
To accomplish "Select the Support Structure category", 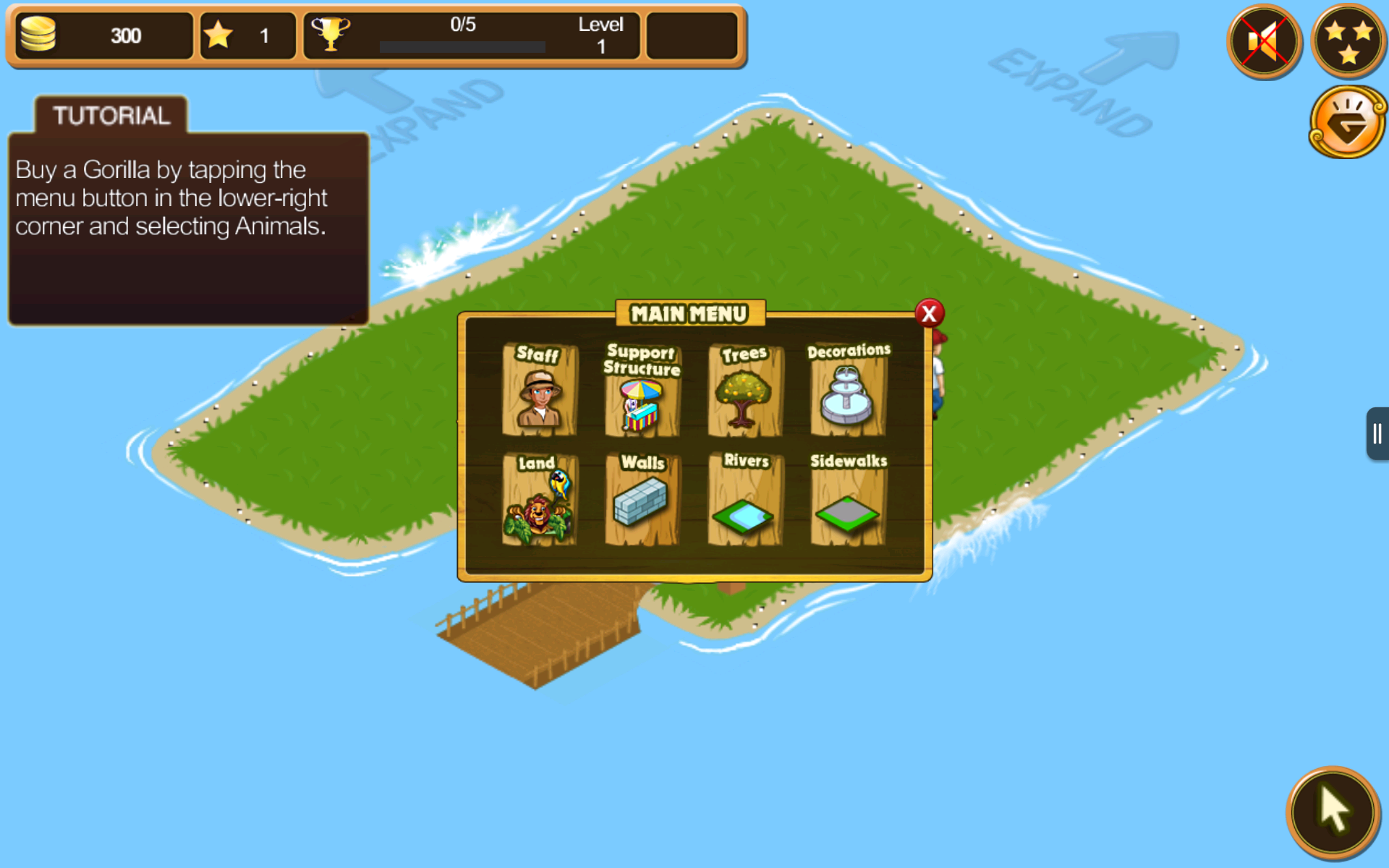I will pos(642,391).
